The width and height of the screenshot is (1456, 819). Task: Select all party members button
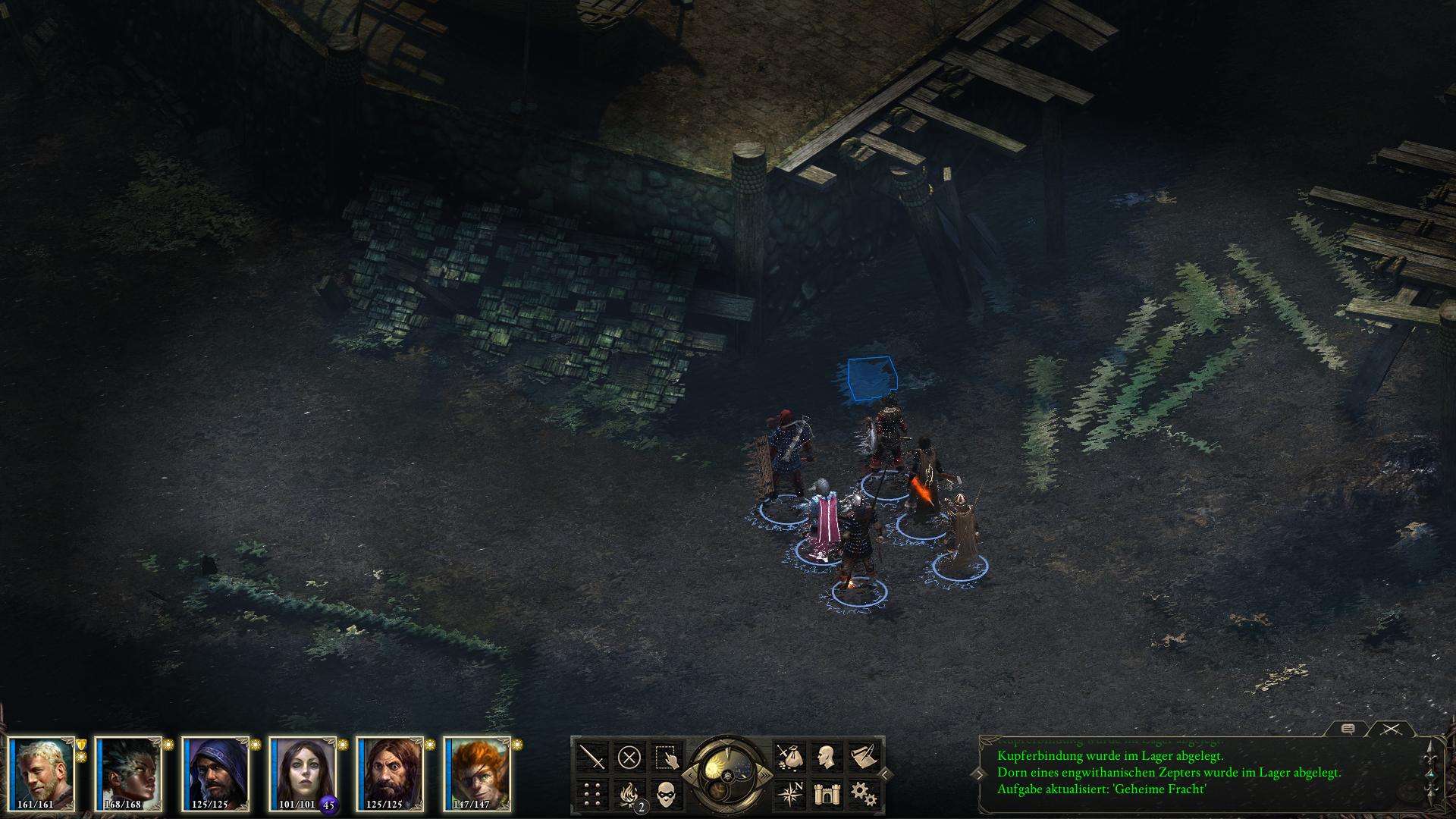tap(667, 757)
